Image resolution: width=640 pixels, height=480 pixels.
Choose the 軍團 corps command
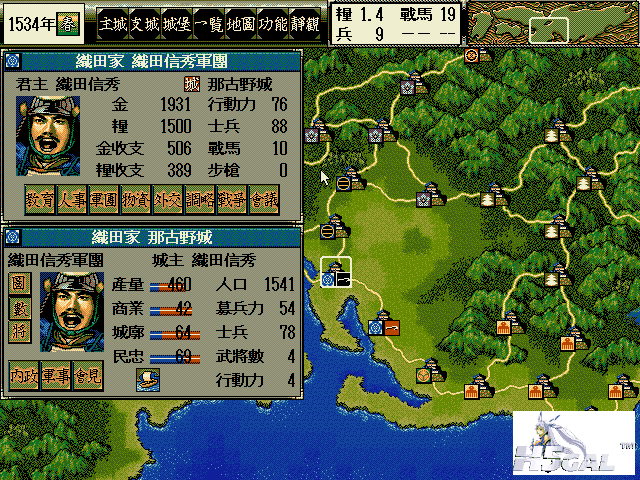point(104,199)
